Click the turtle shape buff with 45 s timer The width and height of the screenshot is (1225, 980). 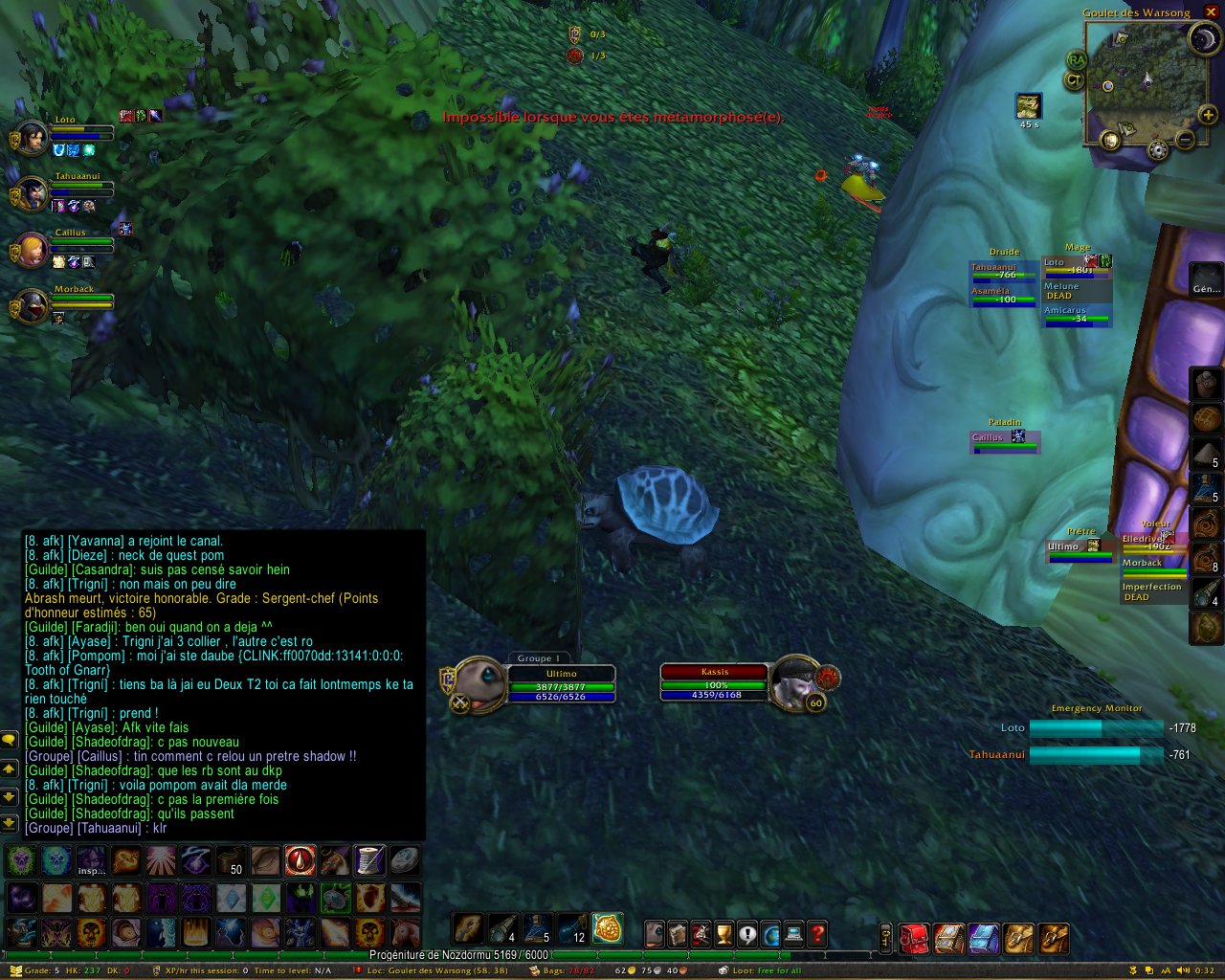pos(1029,105)
